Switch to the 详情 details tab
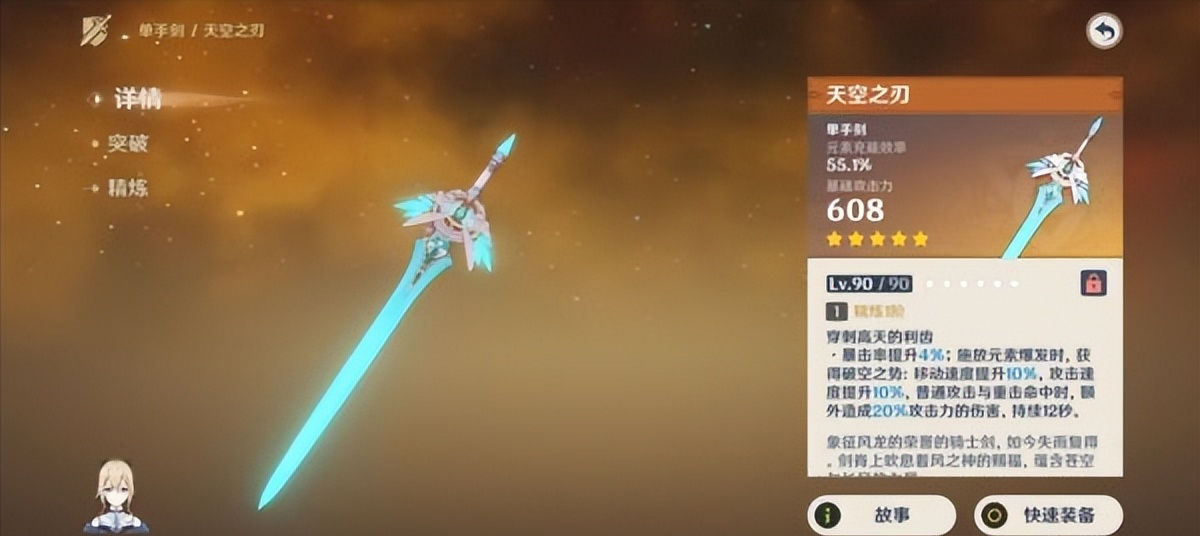The height and width of the screenshot is (536, 1200). pyautogui.click(x=136, y=99)
